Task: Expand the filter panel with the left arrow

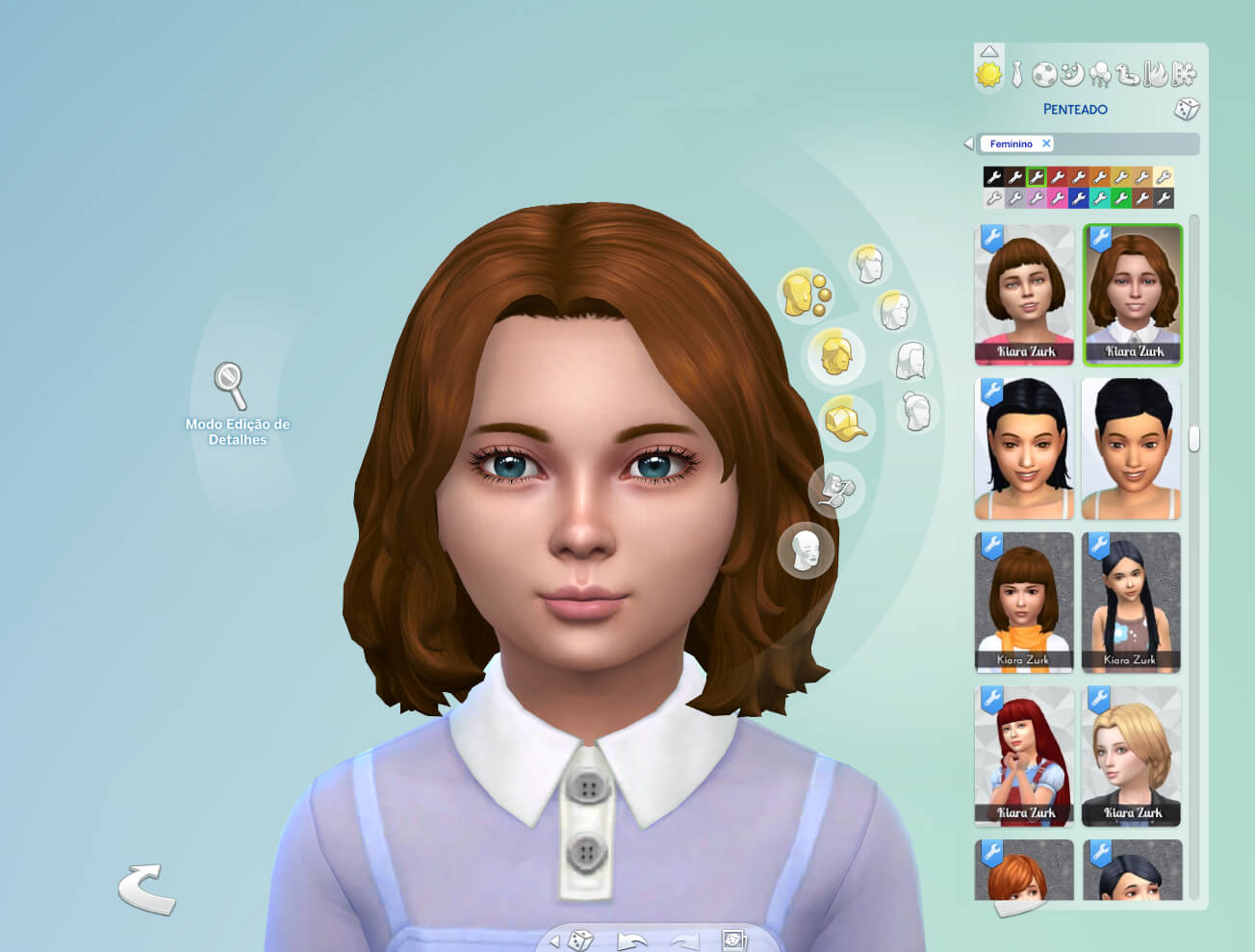Action: click(970, 142)
